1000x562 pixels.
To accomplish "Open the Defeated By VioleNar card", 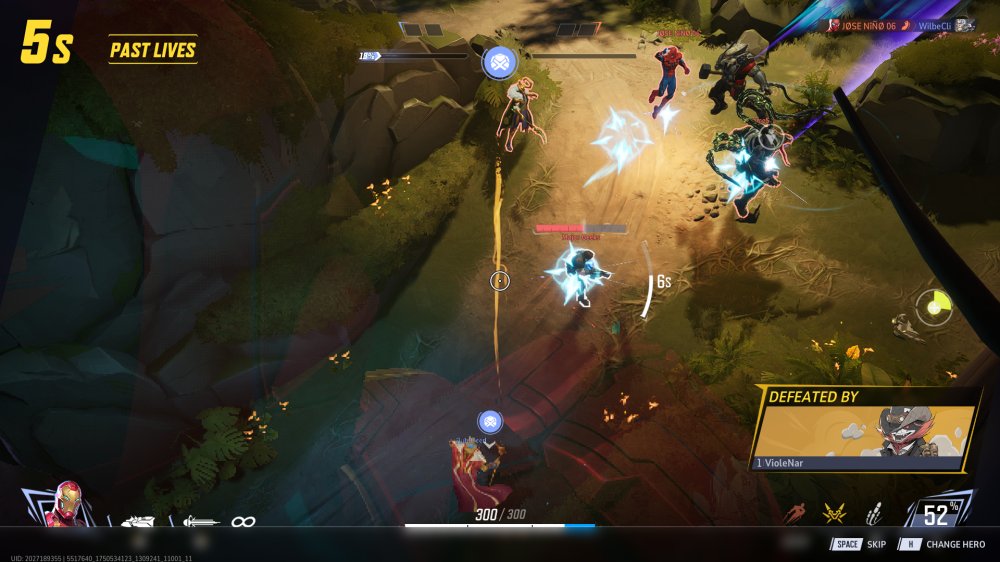I will point(865,430).
